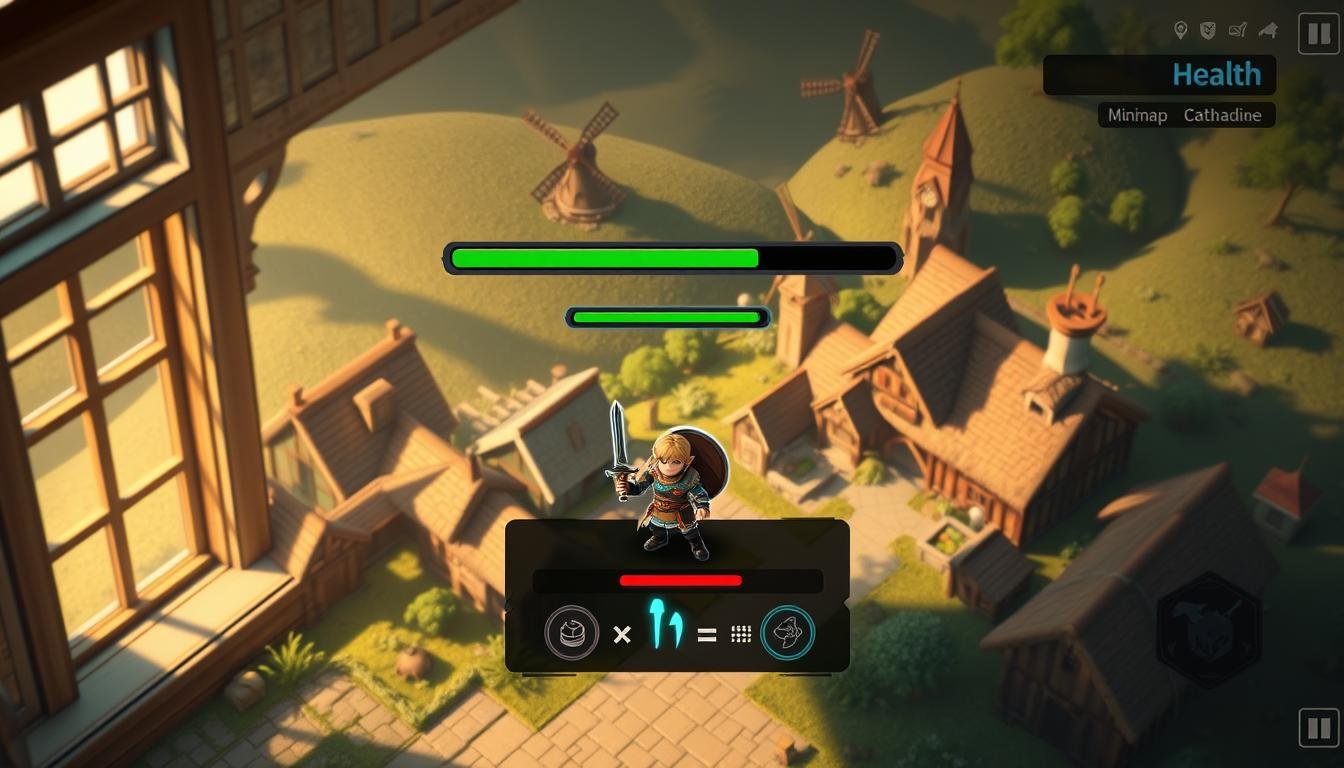Click the quill and letter icon
Screen dimensions: 1344x768
click(x=1237, y=30)
